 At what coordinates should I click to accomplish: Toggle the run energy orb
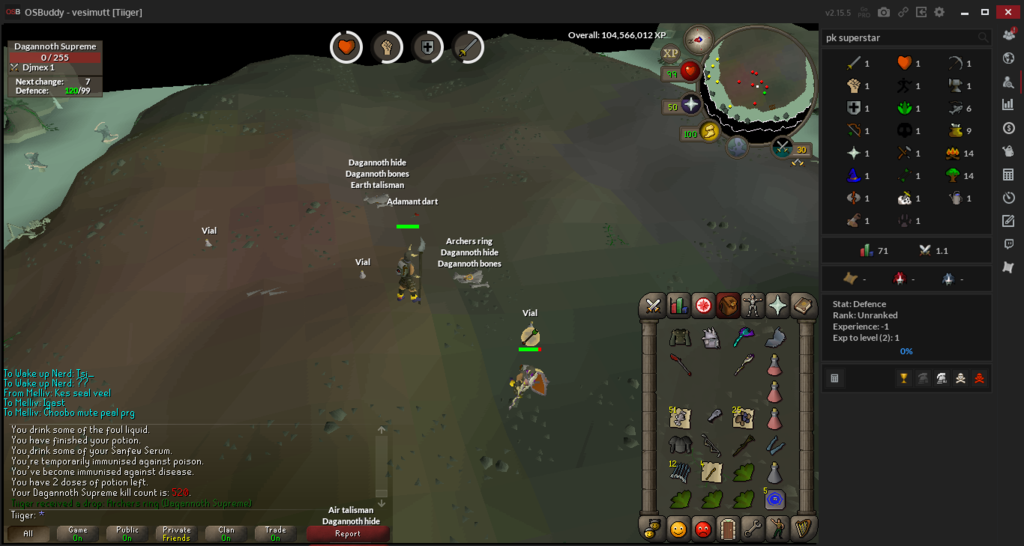pos(709,132)
